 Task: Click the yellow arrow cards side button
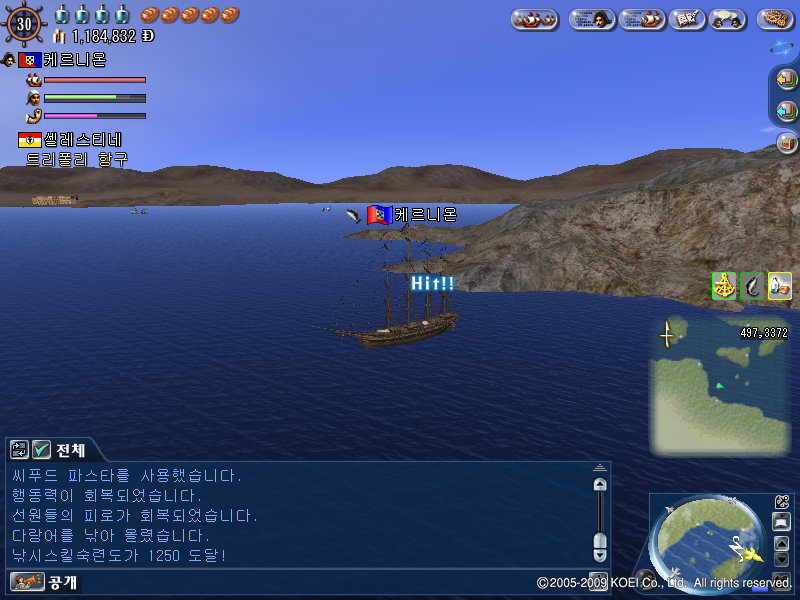coord(786,79)
